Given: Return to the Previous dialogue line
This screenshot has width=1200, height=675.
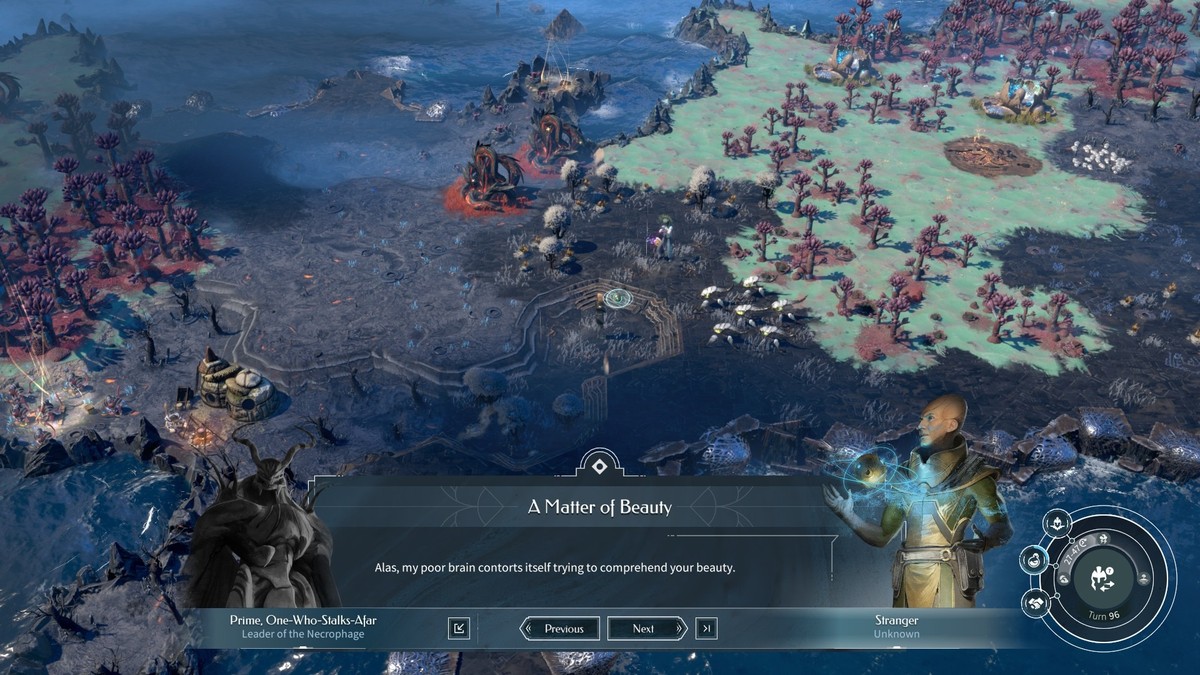Looking at the screenshot, I should pos(560,628).
